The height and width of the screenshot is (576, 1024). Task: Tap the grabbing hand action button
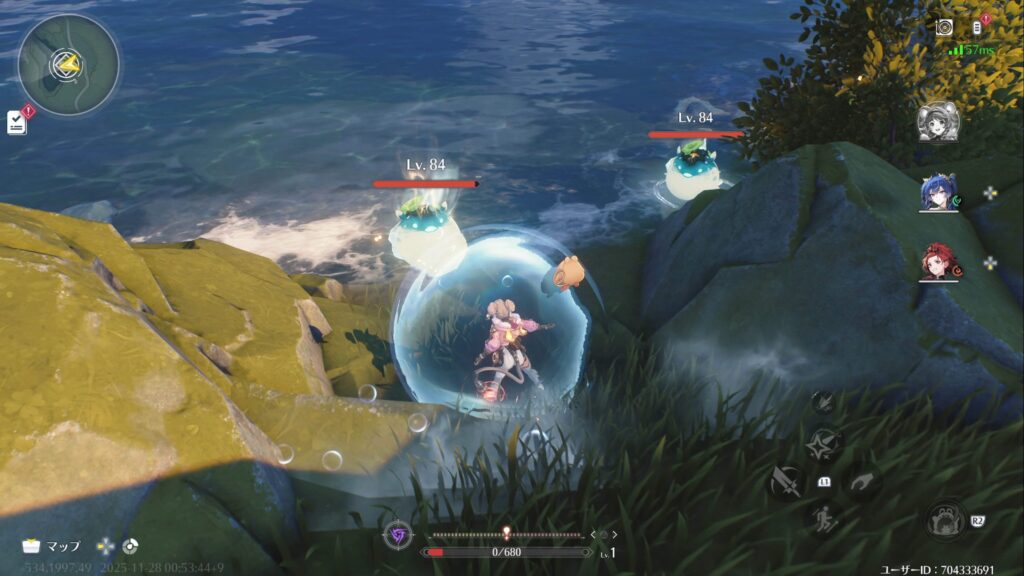click(863, 482)
